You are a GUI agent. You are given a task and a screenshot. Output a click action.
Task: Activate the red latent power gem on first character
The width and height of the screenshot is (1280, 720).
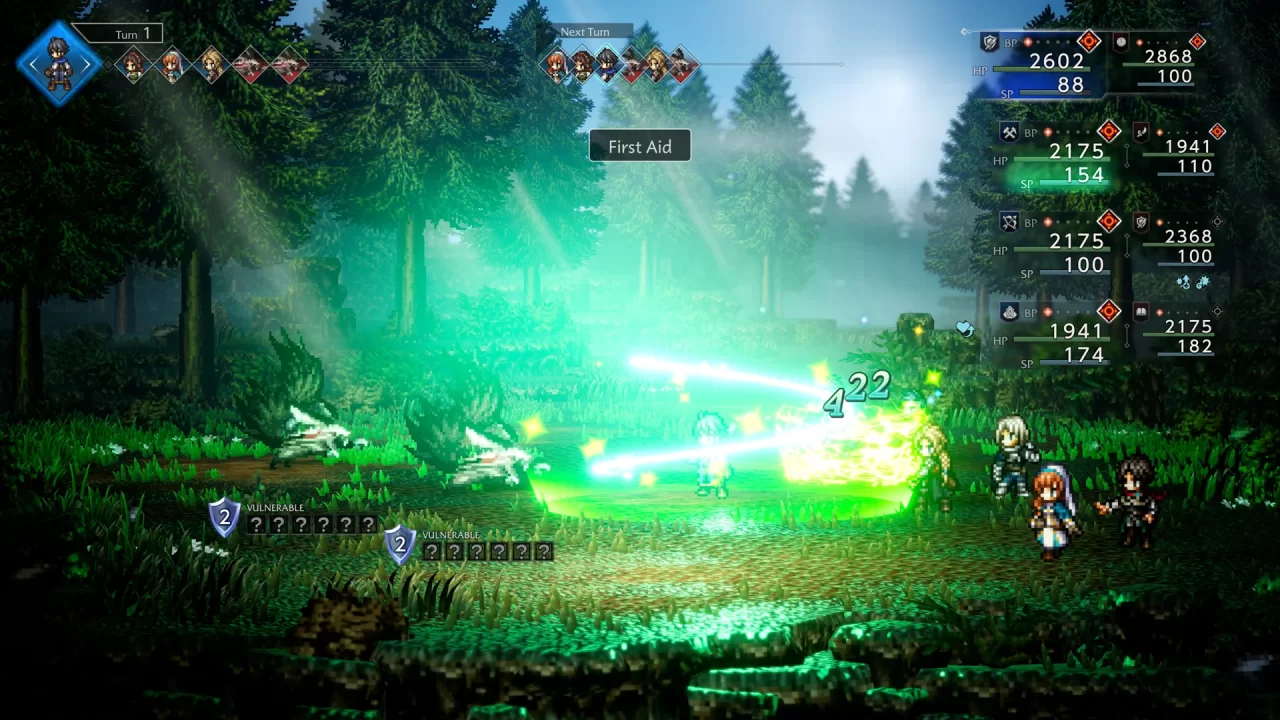(x=1088, y=42)
